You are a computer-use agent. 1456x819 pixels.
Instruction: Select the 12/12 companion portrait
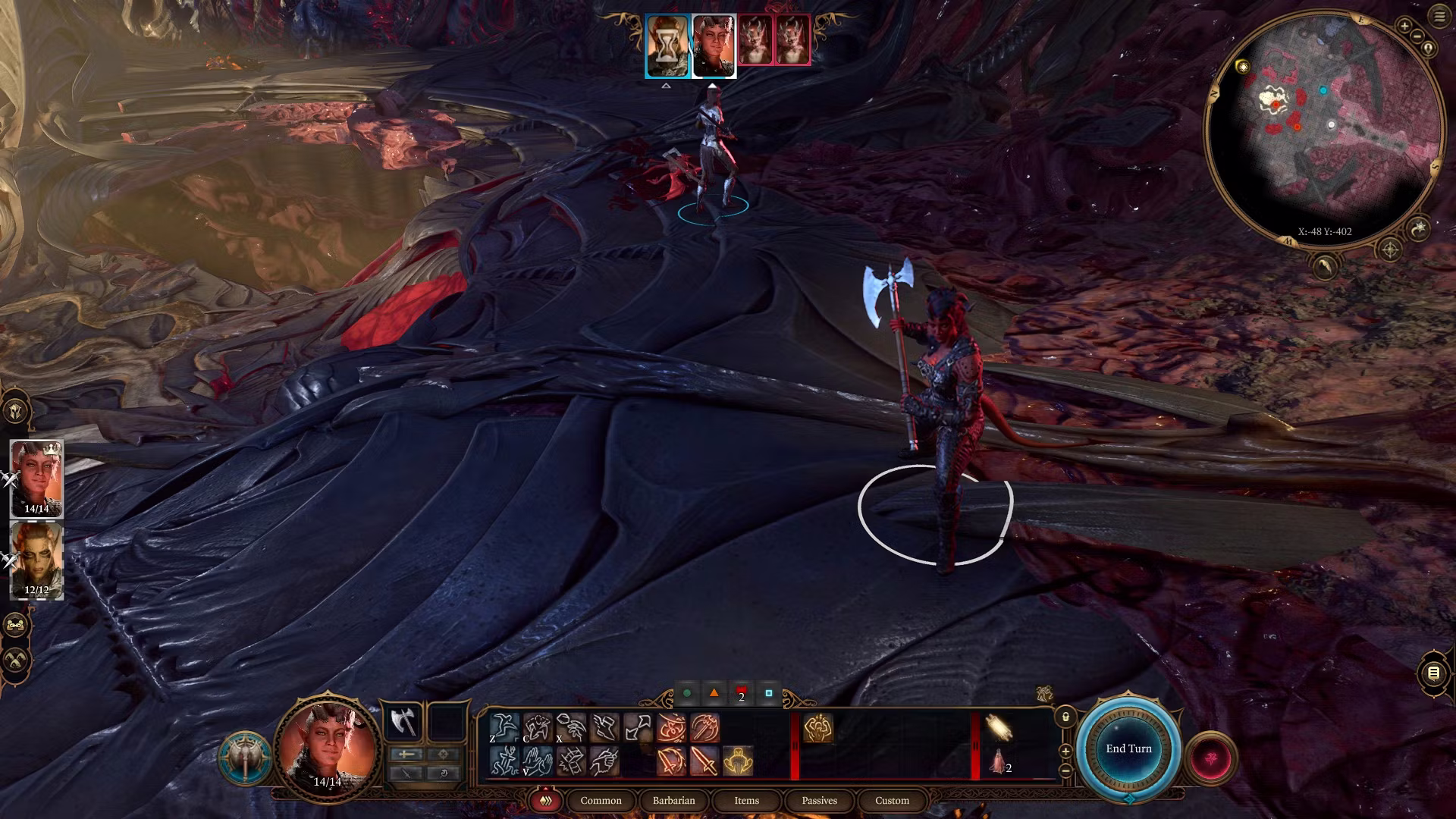[x=36, y=560]
